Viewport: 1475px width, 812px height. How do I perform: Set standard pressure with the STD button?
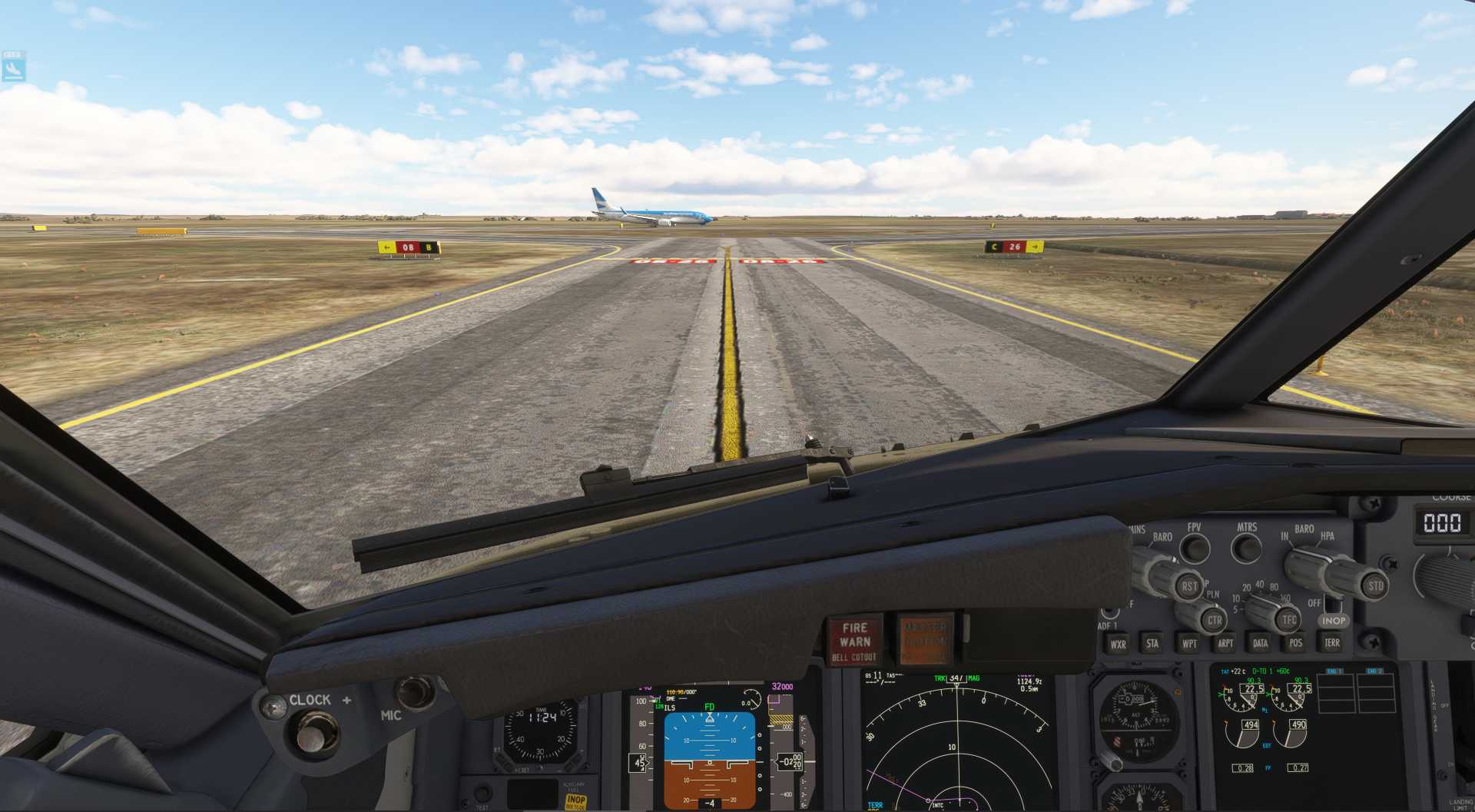[1374, 586]
